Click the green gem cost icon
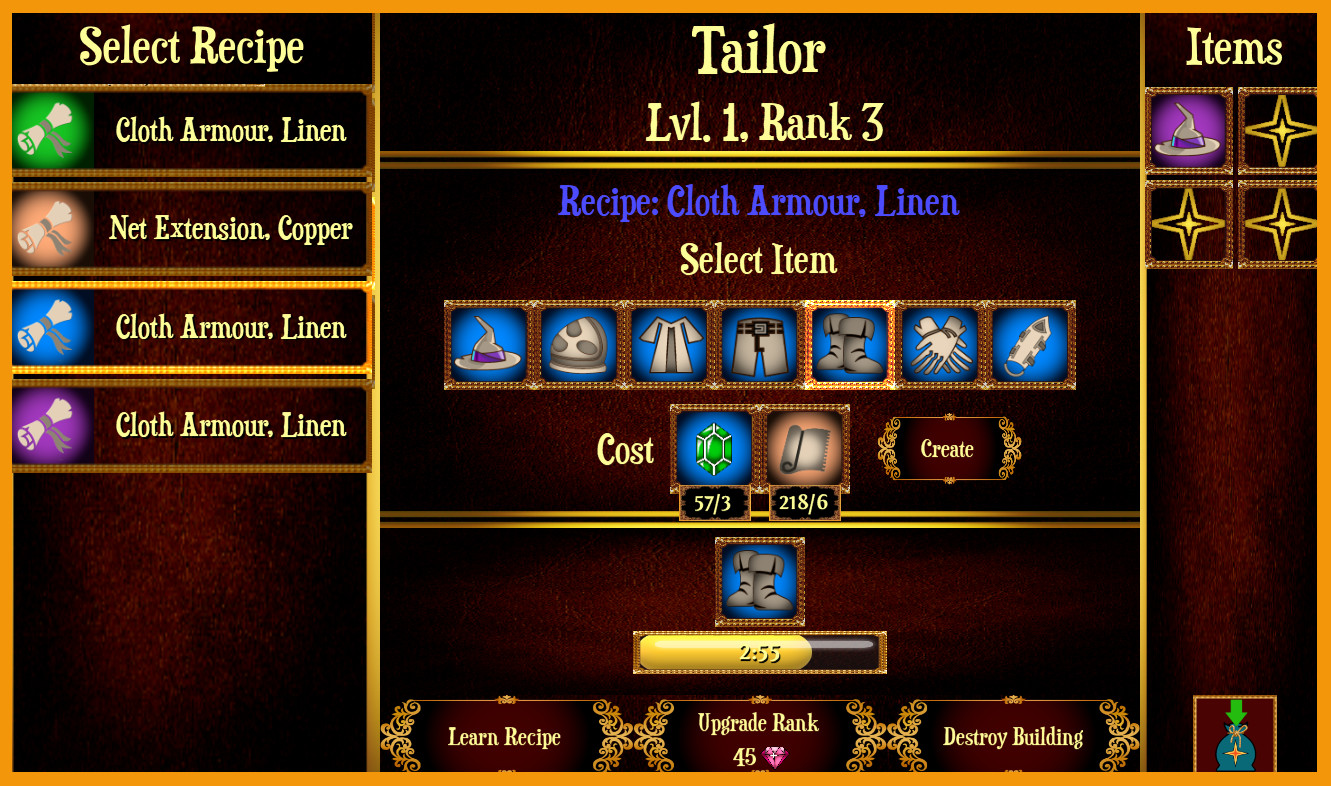The width and height of the screenshot is (1331, 786). [711, 448]
